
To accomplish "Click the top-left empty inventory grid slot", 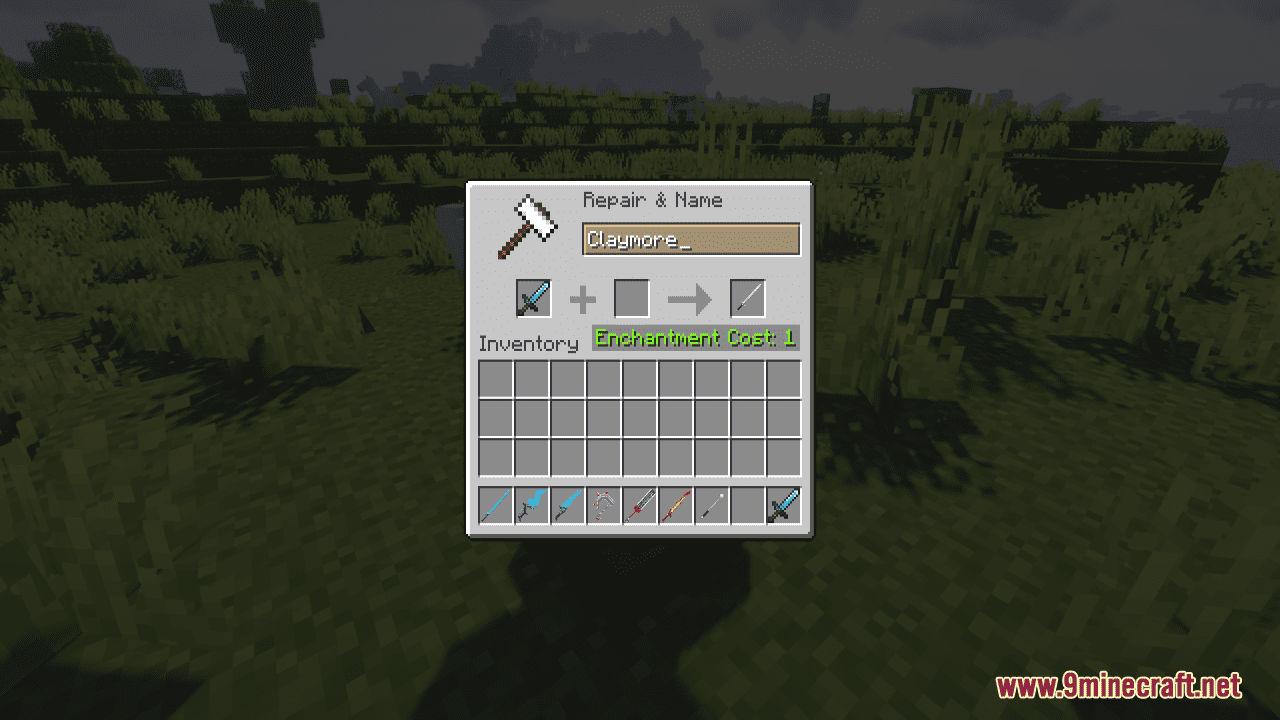I will [493, 378].
